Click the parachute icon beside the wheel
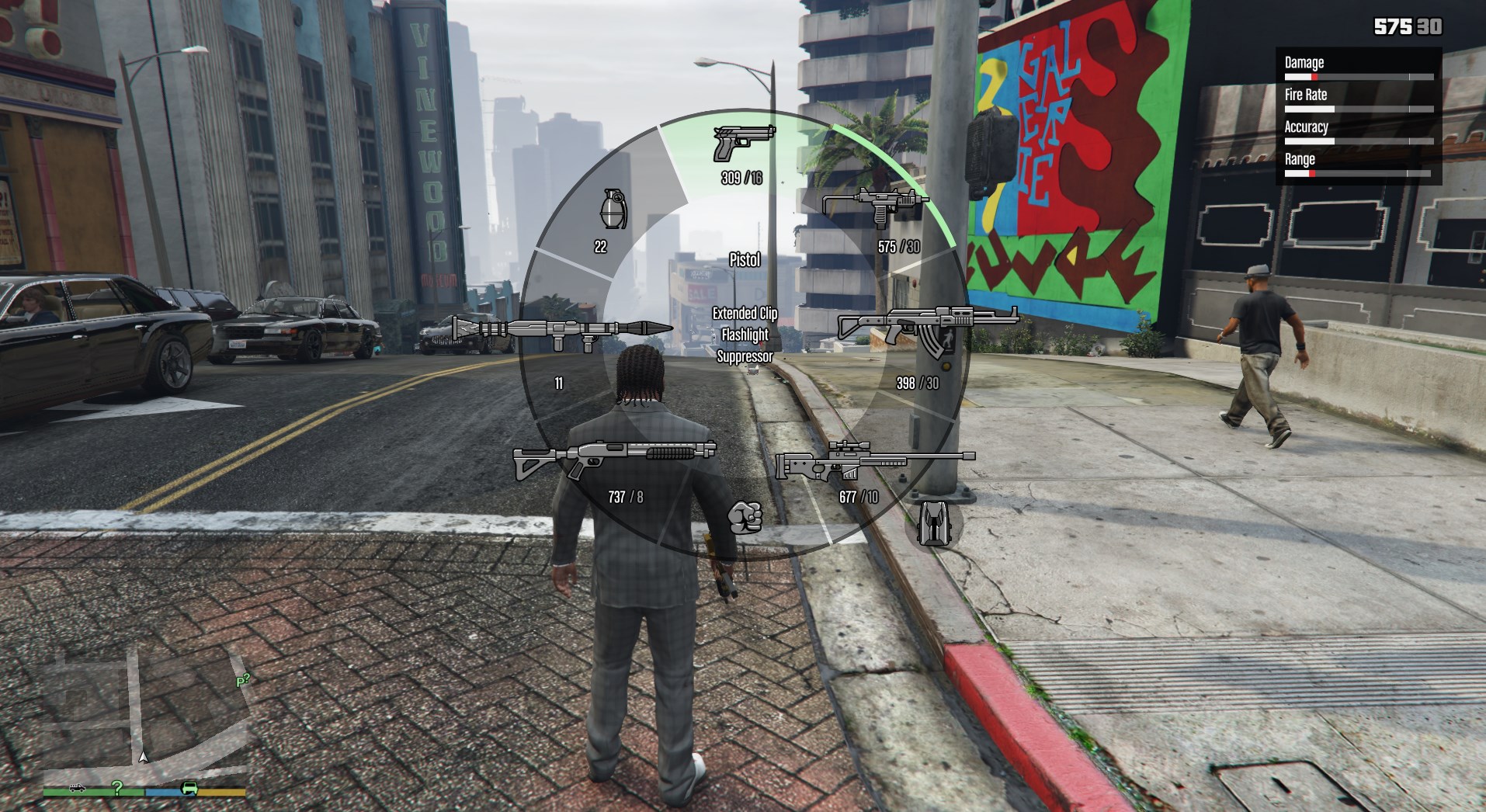The height and width of the screenshot is (812, 1486). pos(932,522)
